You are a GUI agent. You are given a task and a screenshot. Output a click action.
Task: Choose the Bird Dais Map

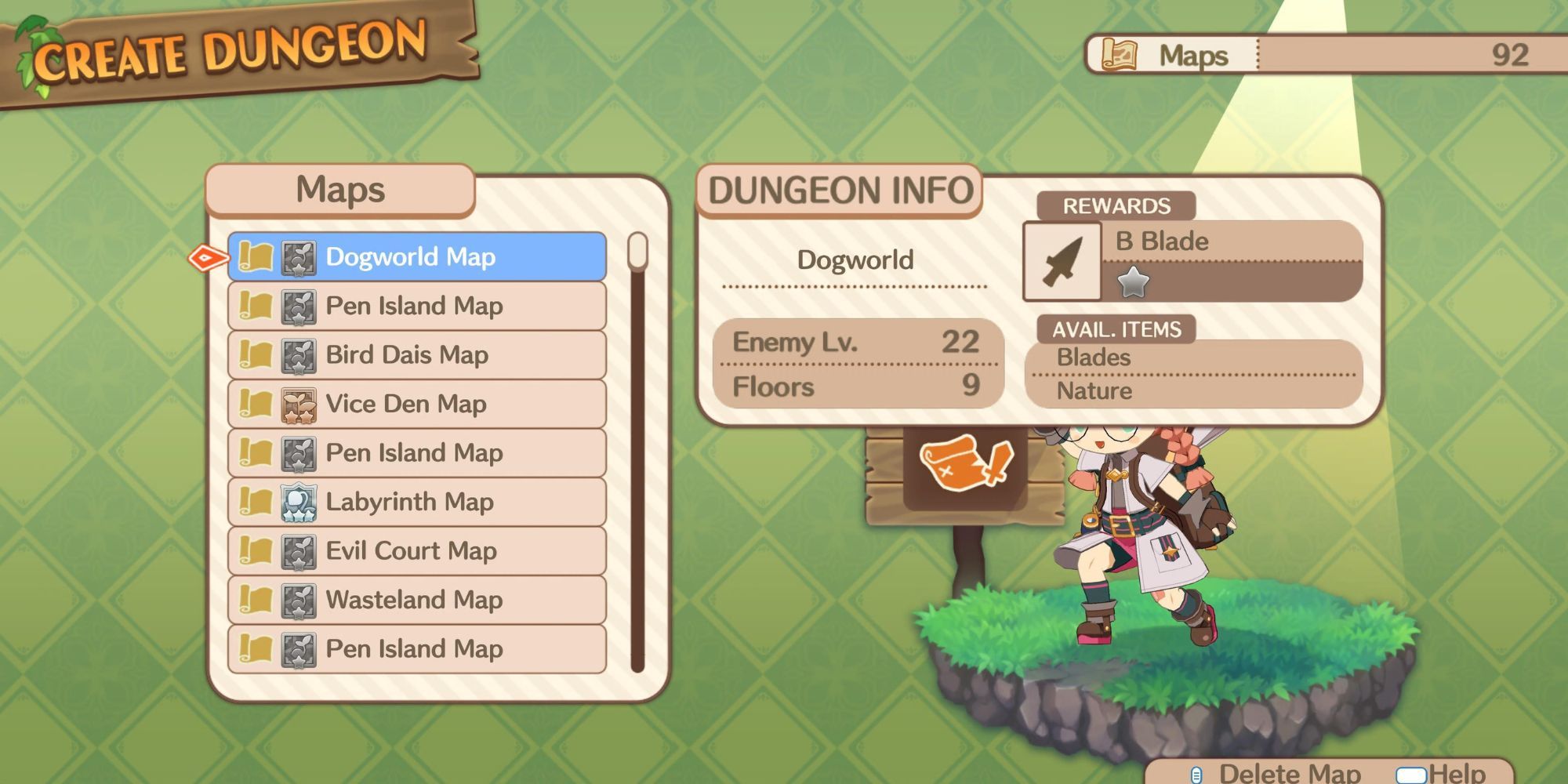[x=416, y=355]
